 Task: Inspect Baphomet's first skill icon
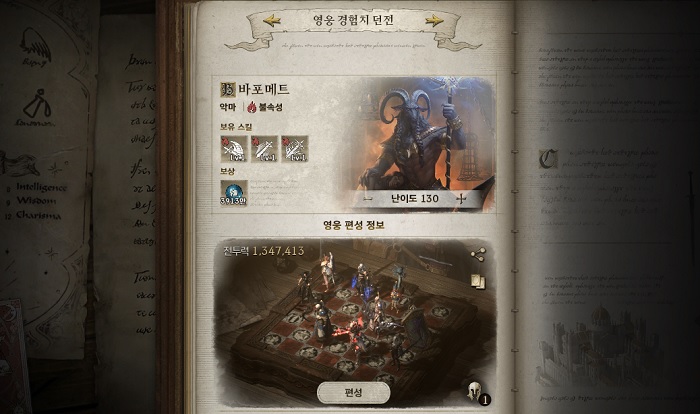234,149
